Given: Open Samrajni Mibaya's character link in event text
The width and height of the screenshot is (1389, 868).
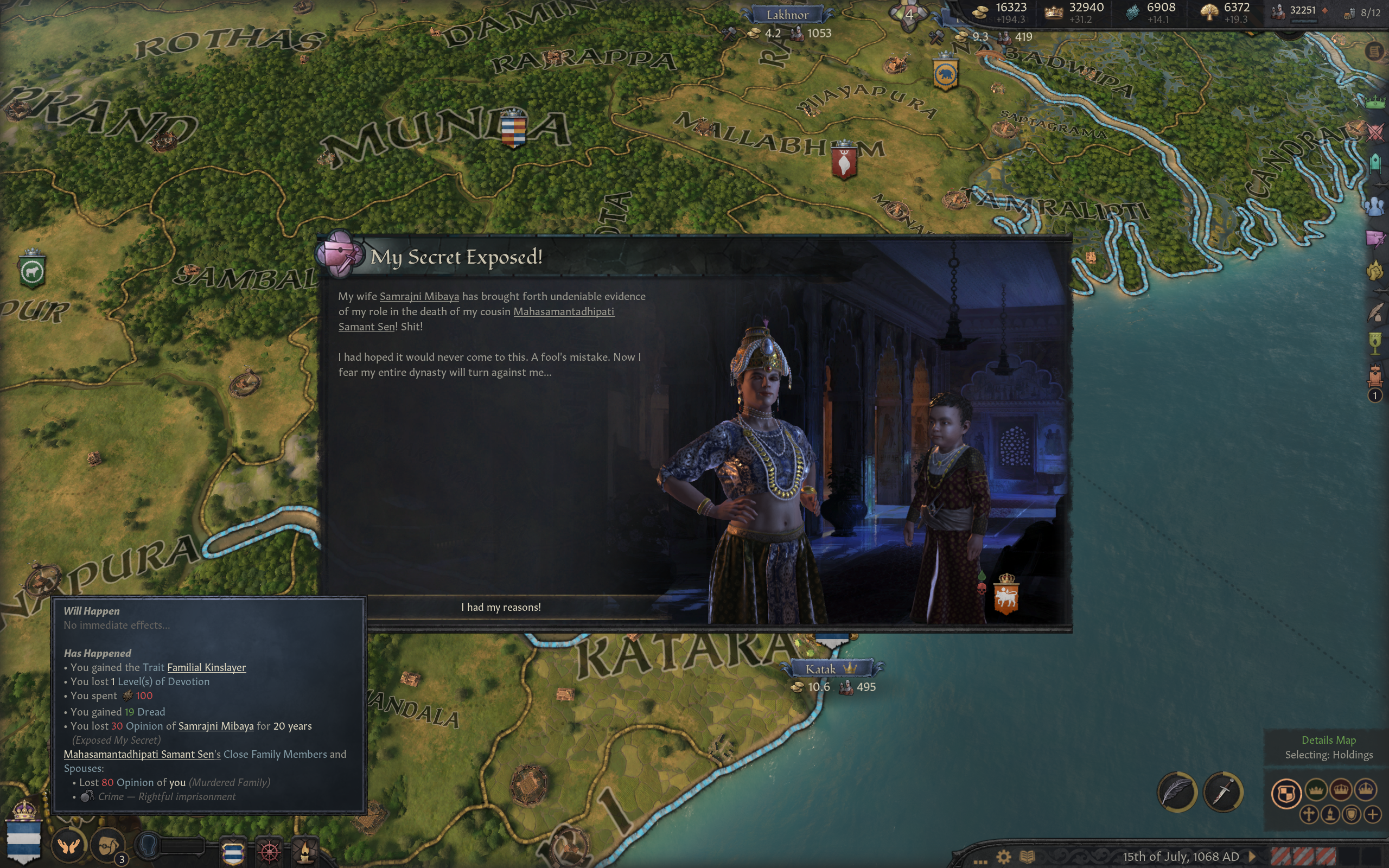Looking at the screenshot, I should [419, 296].
